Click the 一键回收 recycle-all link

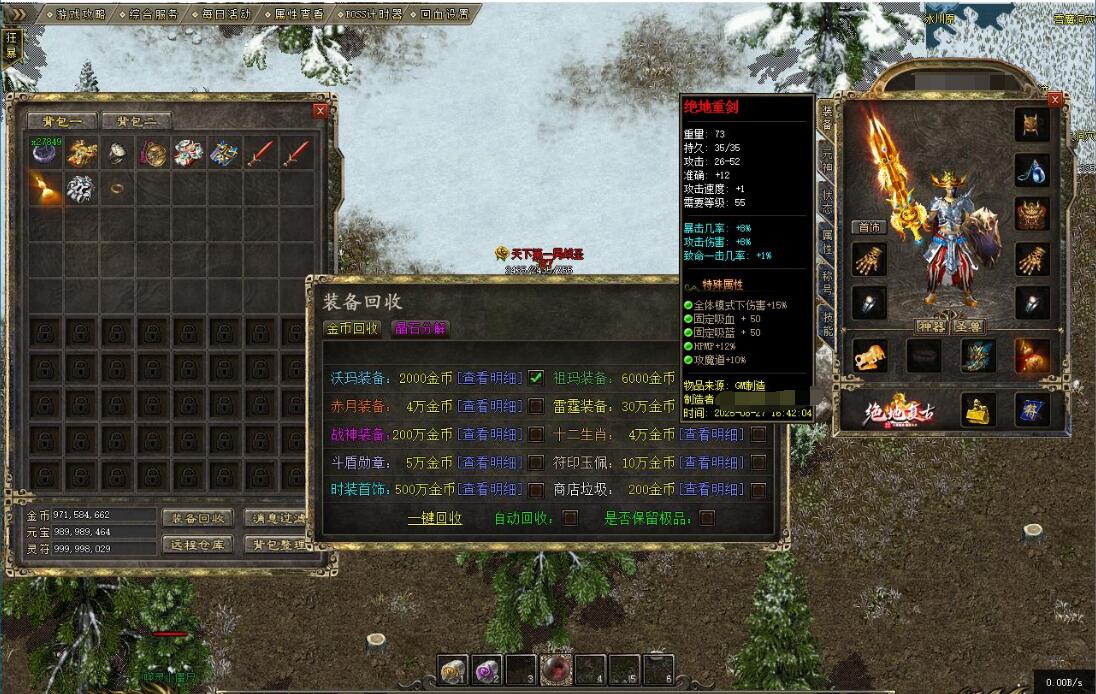point(435,518)
